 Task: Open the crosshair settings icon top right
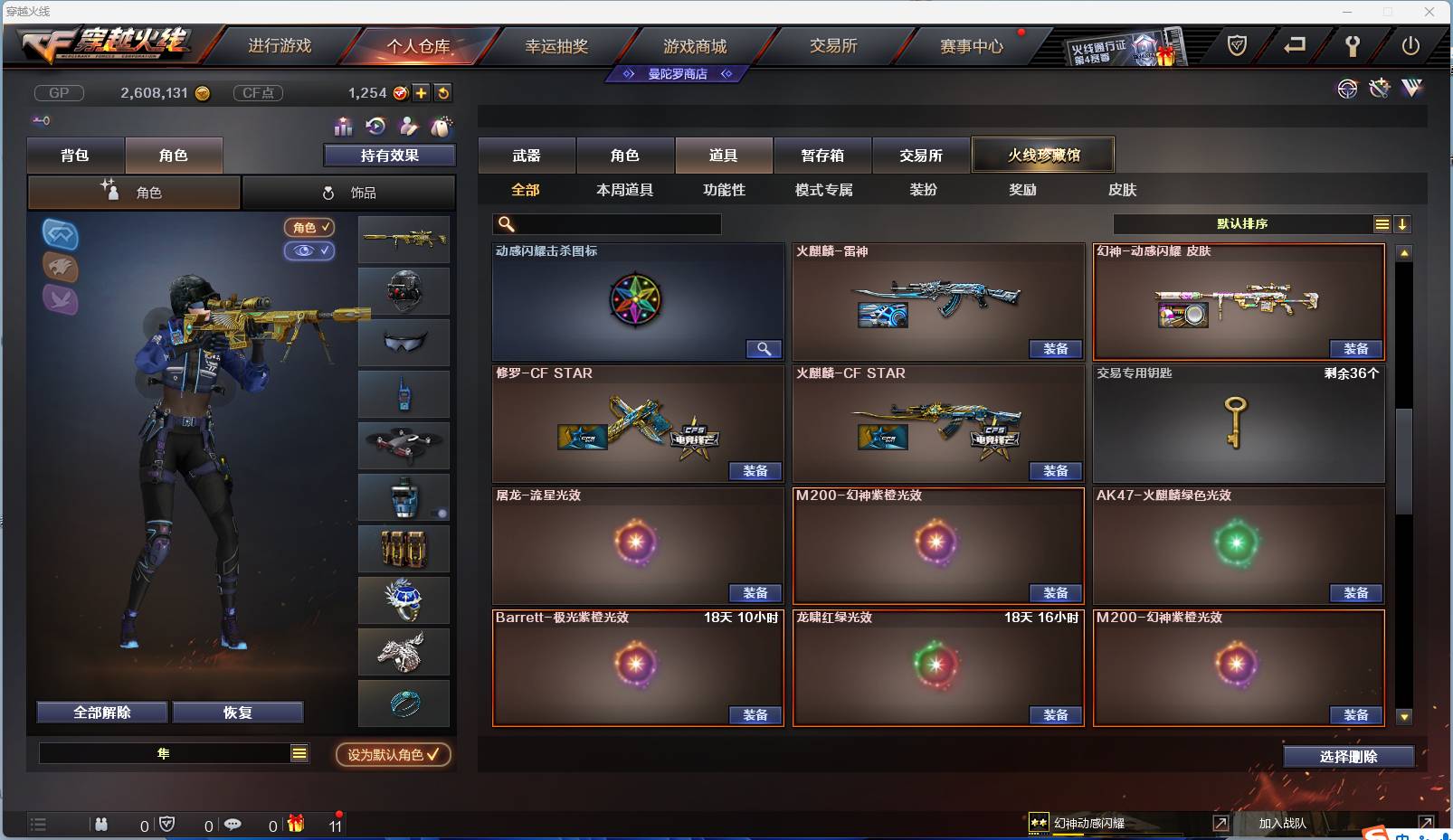[x=1347, y=90]
